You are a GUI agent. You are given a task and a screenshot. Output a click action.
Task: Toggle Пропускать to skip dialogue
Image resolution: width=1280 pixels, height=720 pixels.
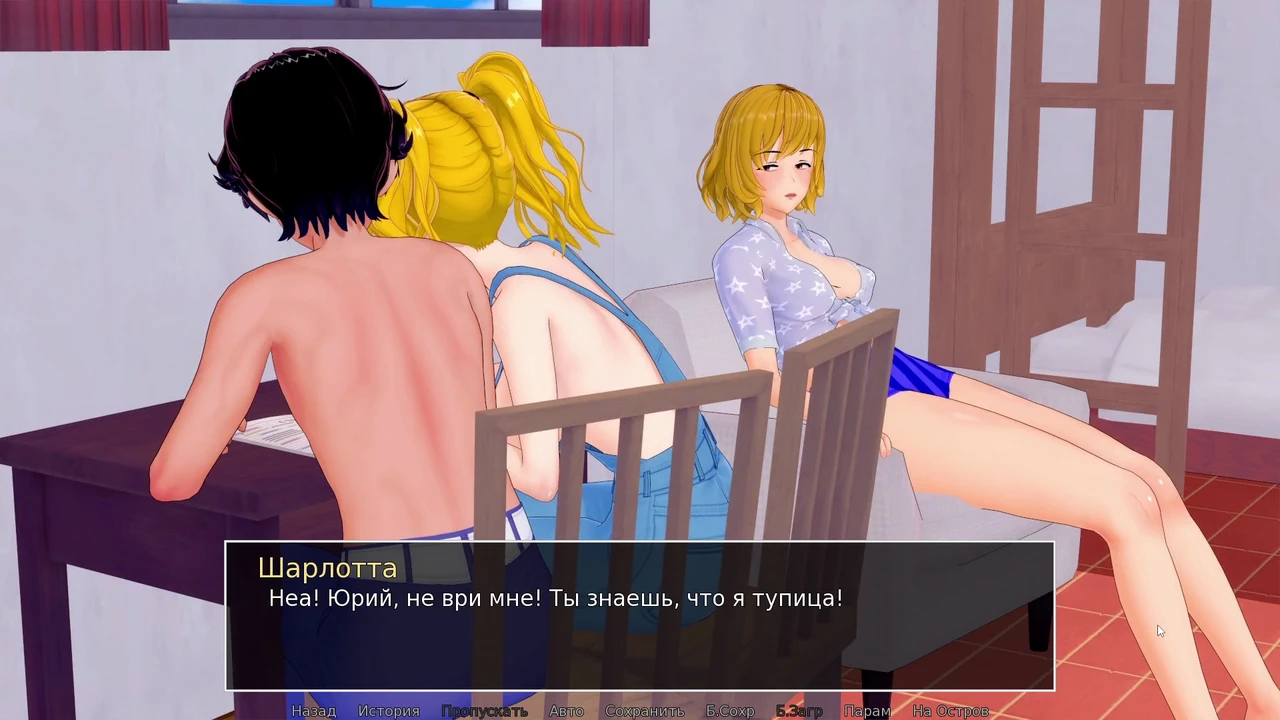click(x=484, y=711)
